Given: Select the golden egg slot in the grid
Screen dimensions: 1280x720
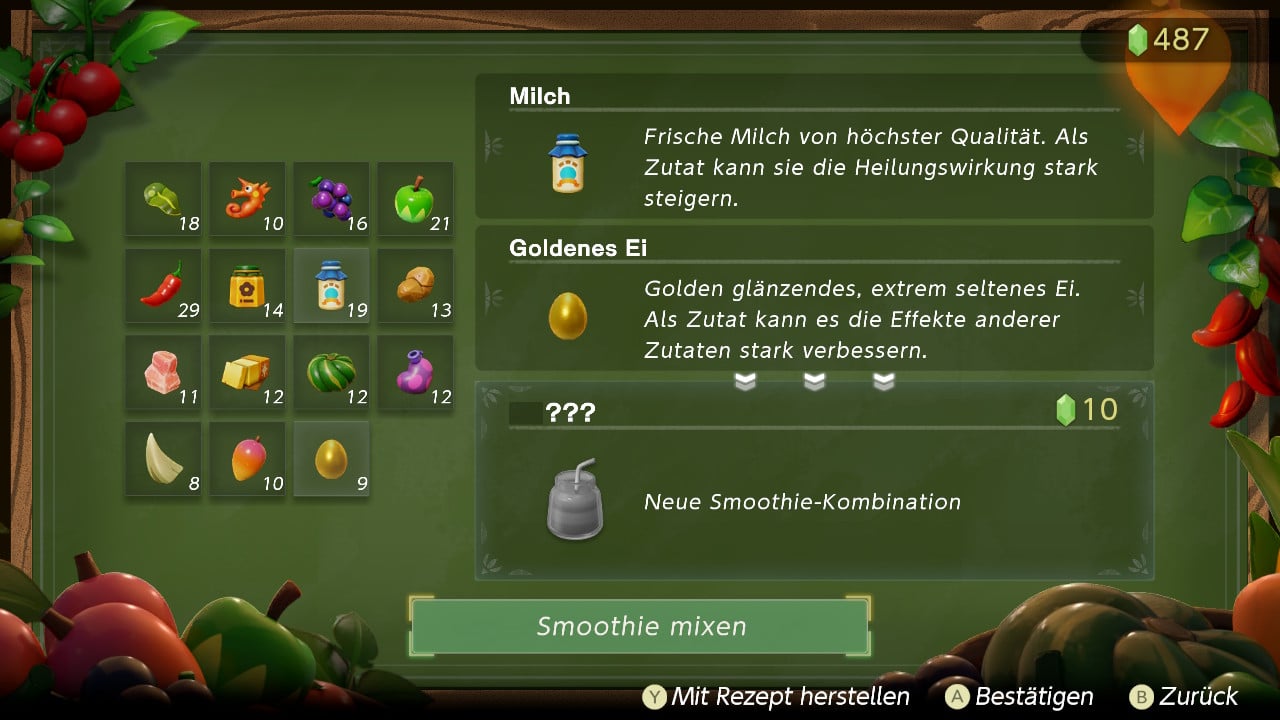Looking at the screenshot, I should click(x=331, y=459).
